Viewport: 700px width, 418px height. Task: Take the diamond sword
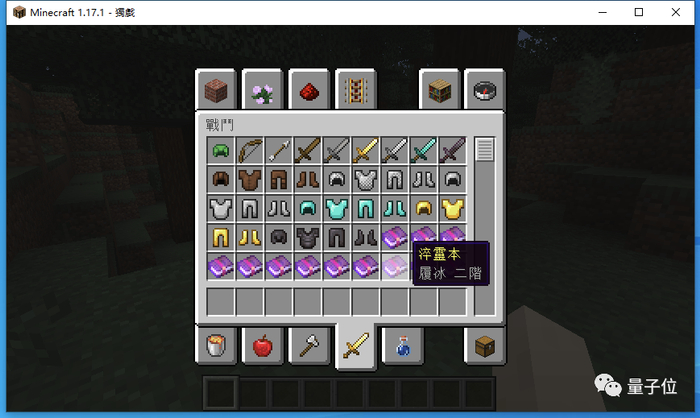[424, 151]
